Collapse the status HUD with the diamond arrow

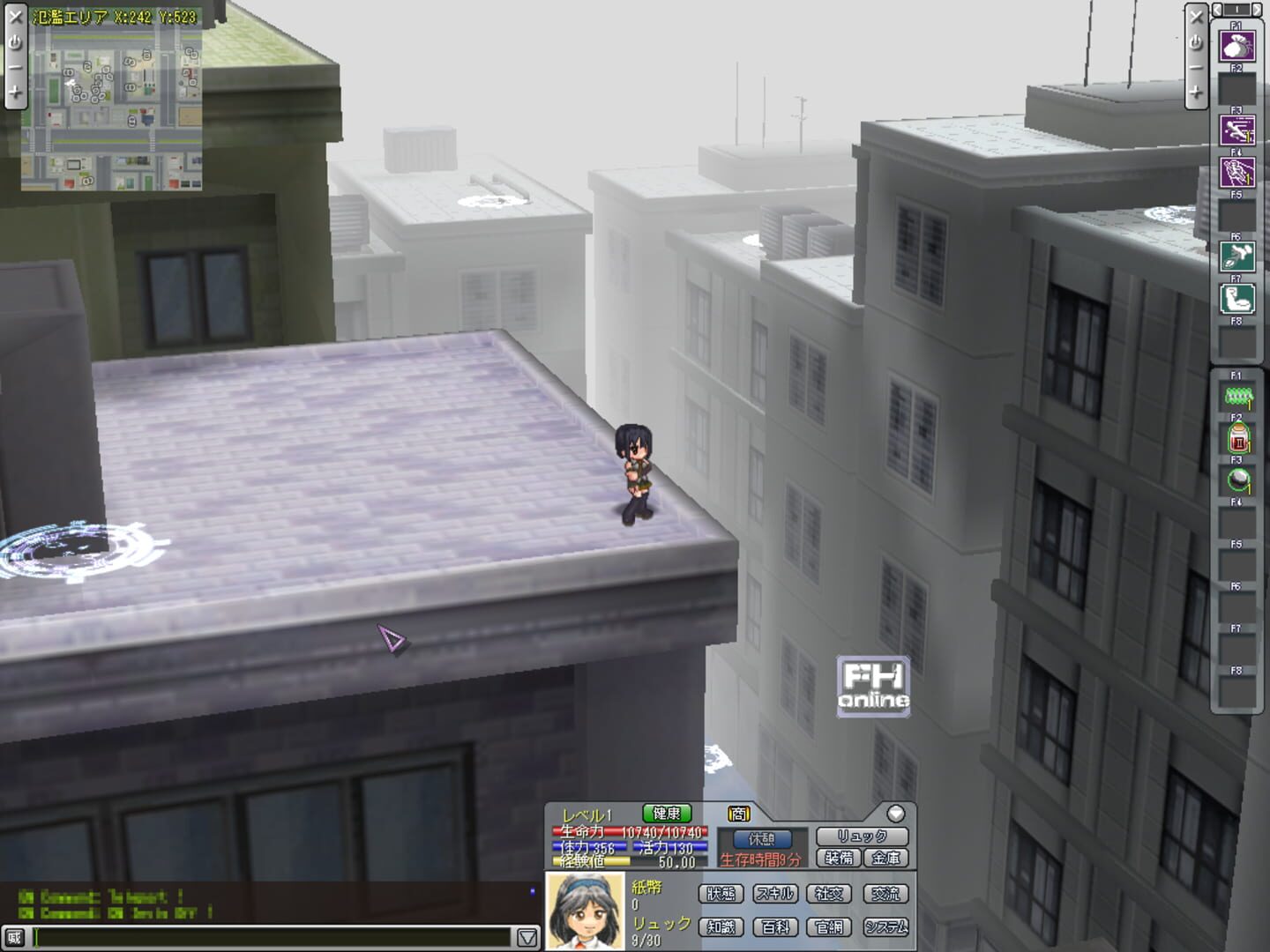pyautogui.click(x=896, y=813)
